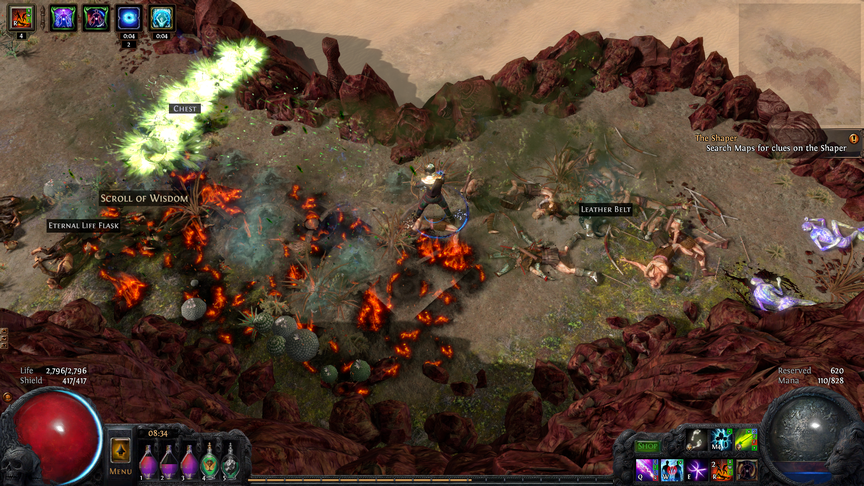Use the green flask in slot 4
Image resolution: width=864 pixels, height=486 pixels.
point(210,461)
